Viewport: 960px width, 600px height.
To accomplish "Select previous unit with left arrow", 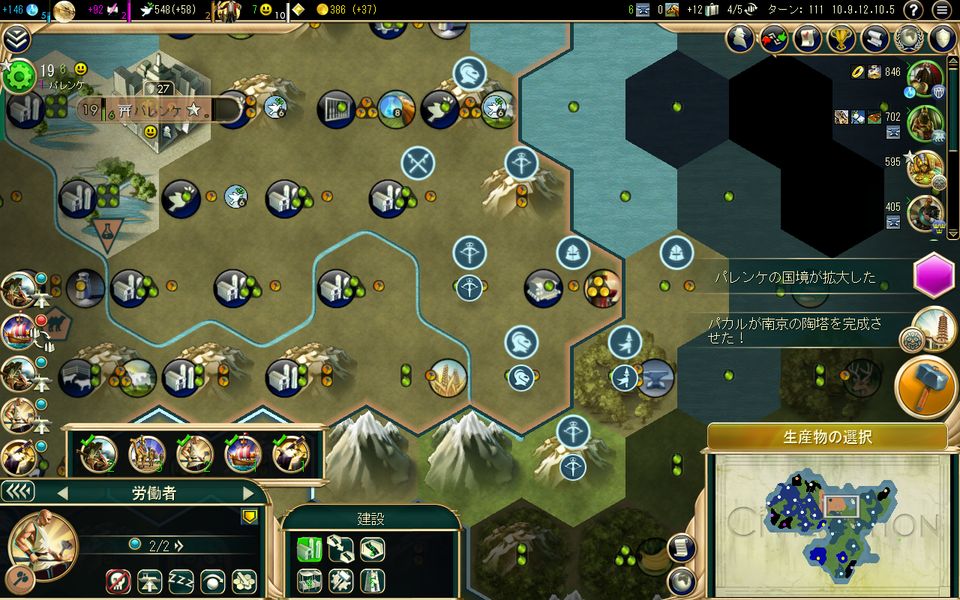I will point(61,493).
